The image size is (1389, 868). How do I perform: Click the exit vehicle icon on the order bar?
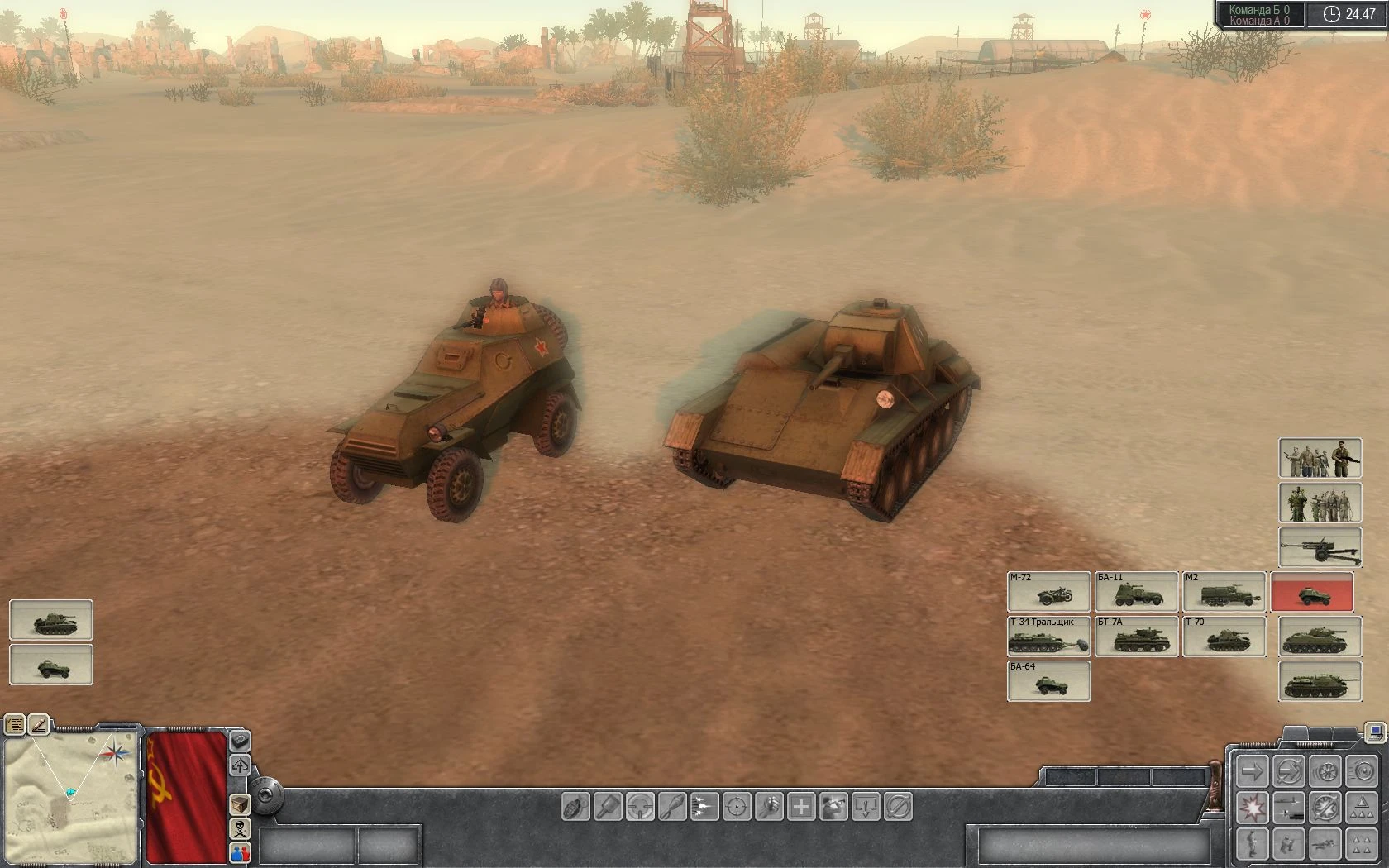[x=865, y=808]
